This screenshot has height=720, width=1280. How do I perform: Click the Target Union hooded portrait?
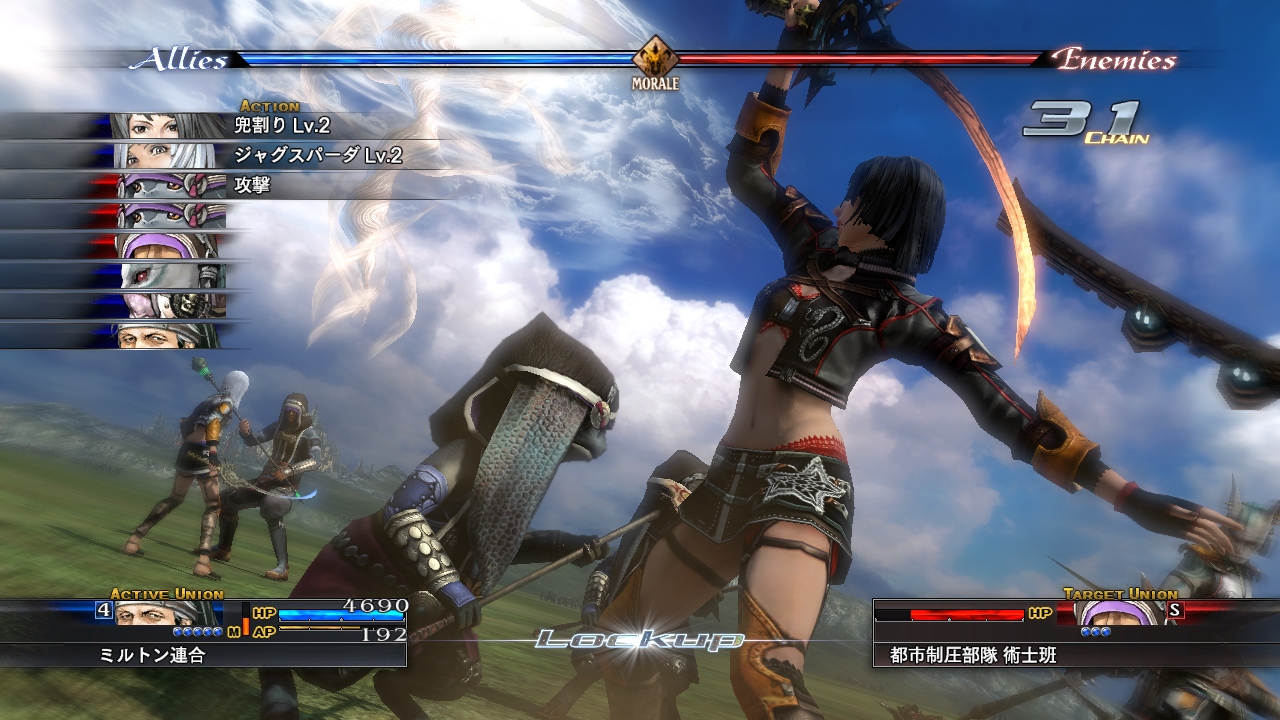(1120, 612)
